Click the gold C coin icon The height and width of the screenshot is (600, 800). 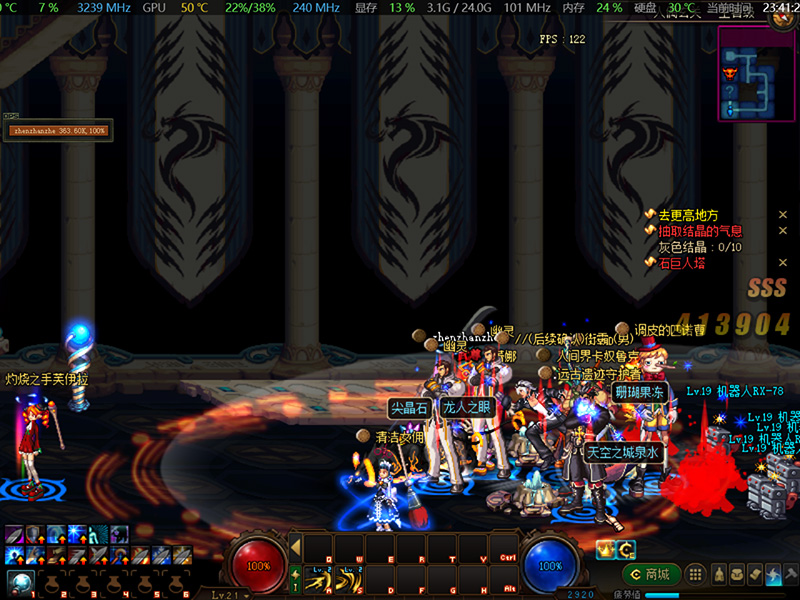pos(627,549)
